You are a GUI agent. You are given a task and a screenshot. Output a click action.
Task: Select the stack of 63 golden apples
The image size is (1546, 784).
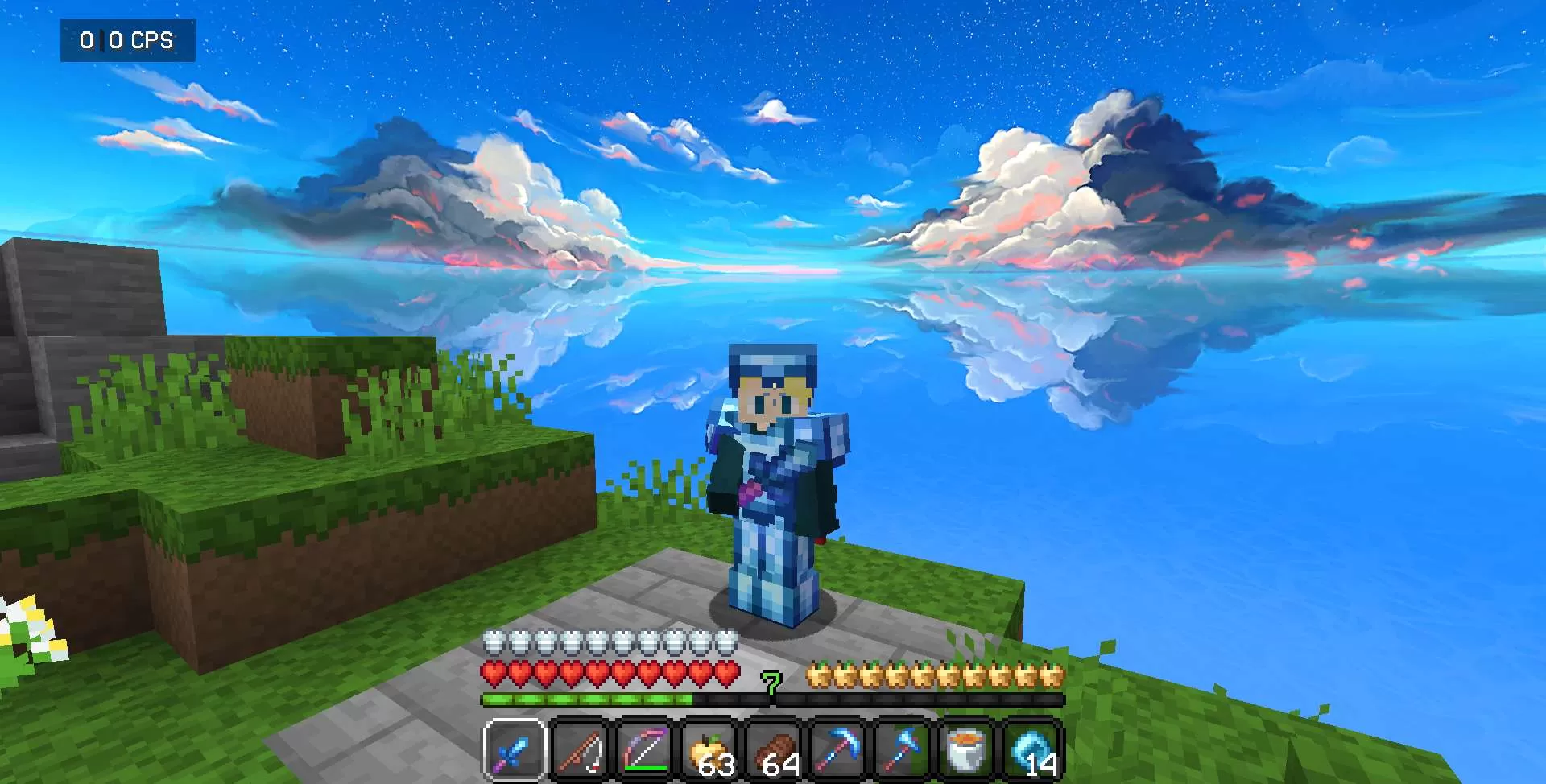[x=709, y=749]
